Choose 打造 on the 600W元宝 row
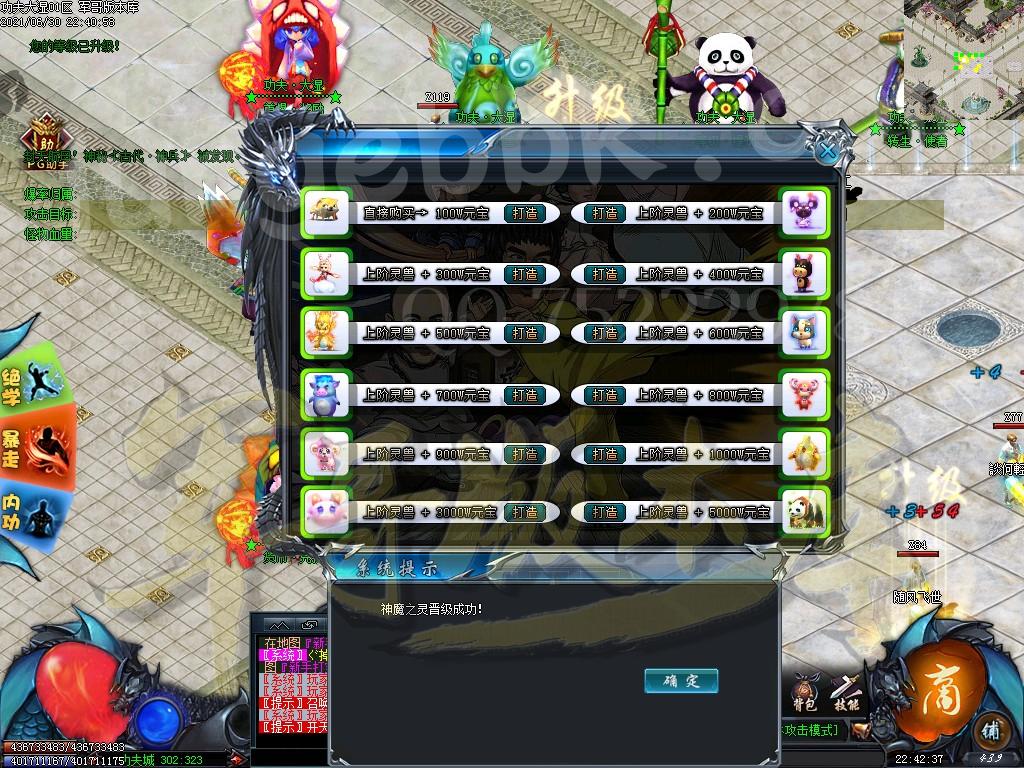This screenshot has height=768, width=1024. pyautogui.click(x=604, y=334)
